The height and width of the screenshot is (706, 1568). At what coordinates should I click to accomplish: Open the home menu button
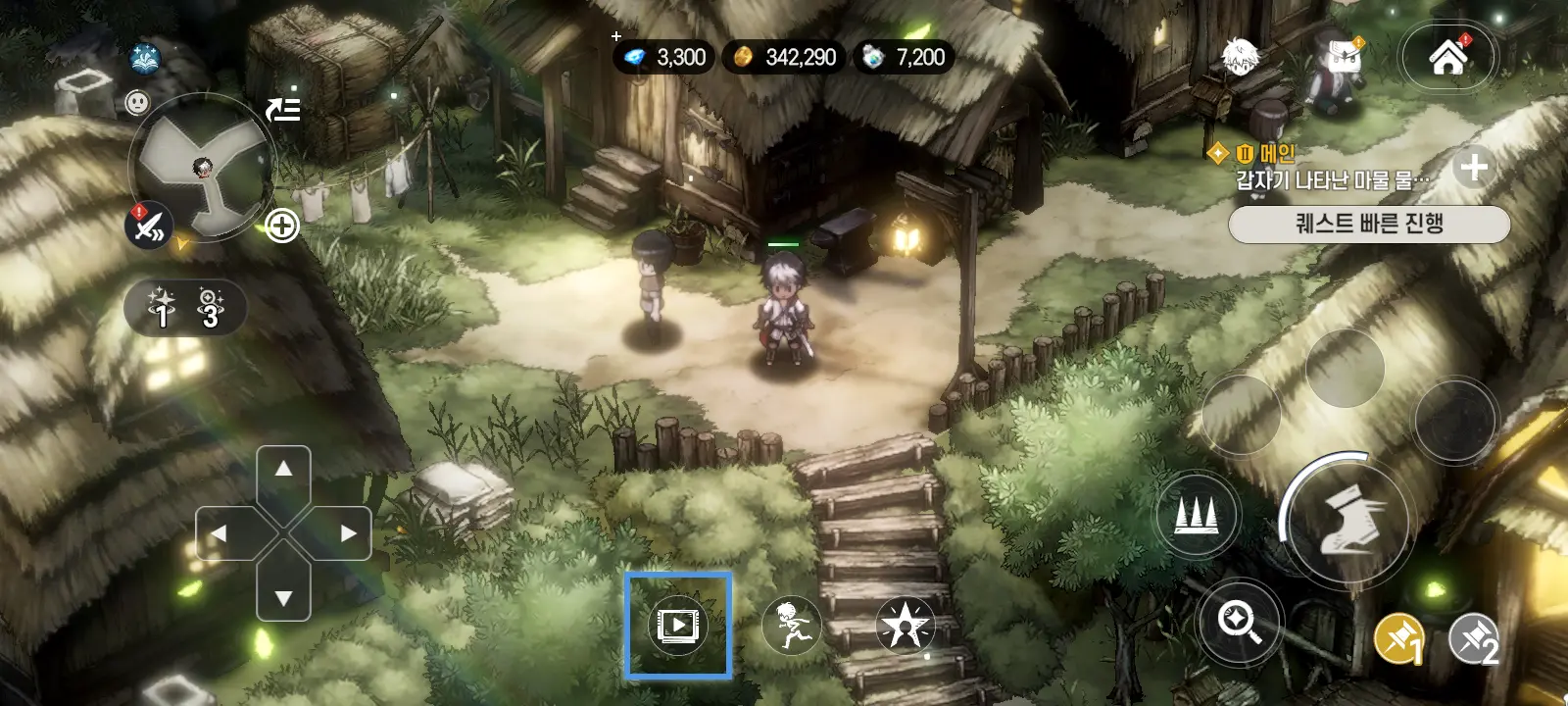[x=1447, y=57]
